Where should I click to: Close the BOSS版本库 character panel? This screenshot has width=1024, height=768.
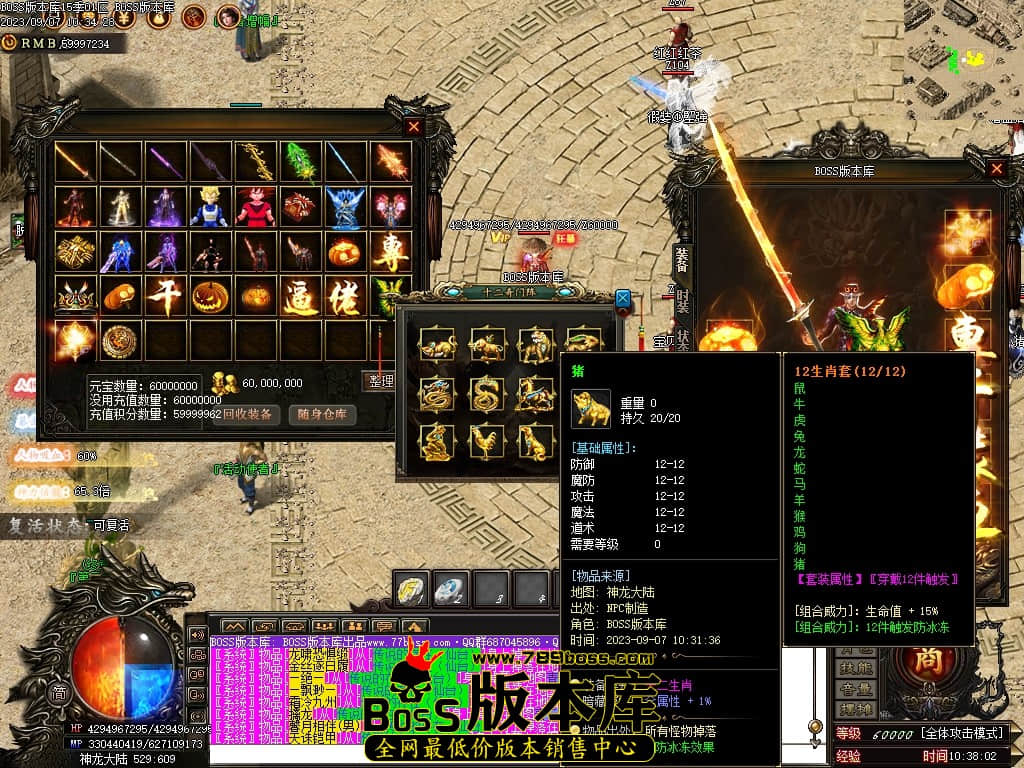pos(996,169)
